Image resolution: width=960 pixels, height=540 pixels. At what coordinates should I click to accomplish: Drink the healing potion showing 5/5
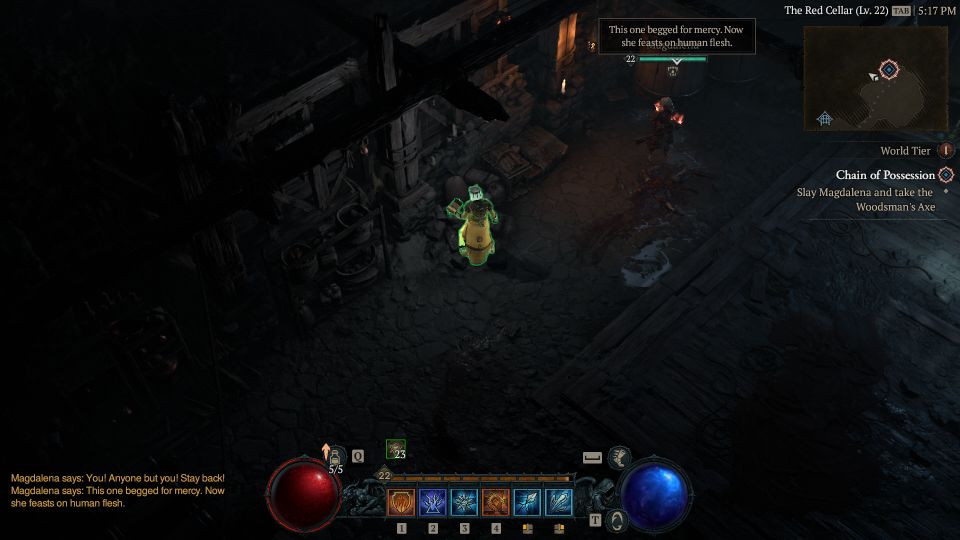click(x=337, y=457)
